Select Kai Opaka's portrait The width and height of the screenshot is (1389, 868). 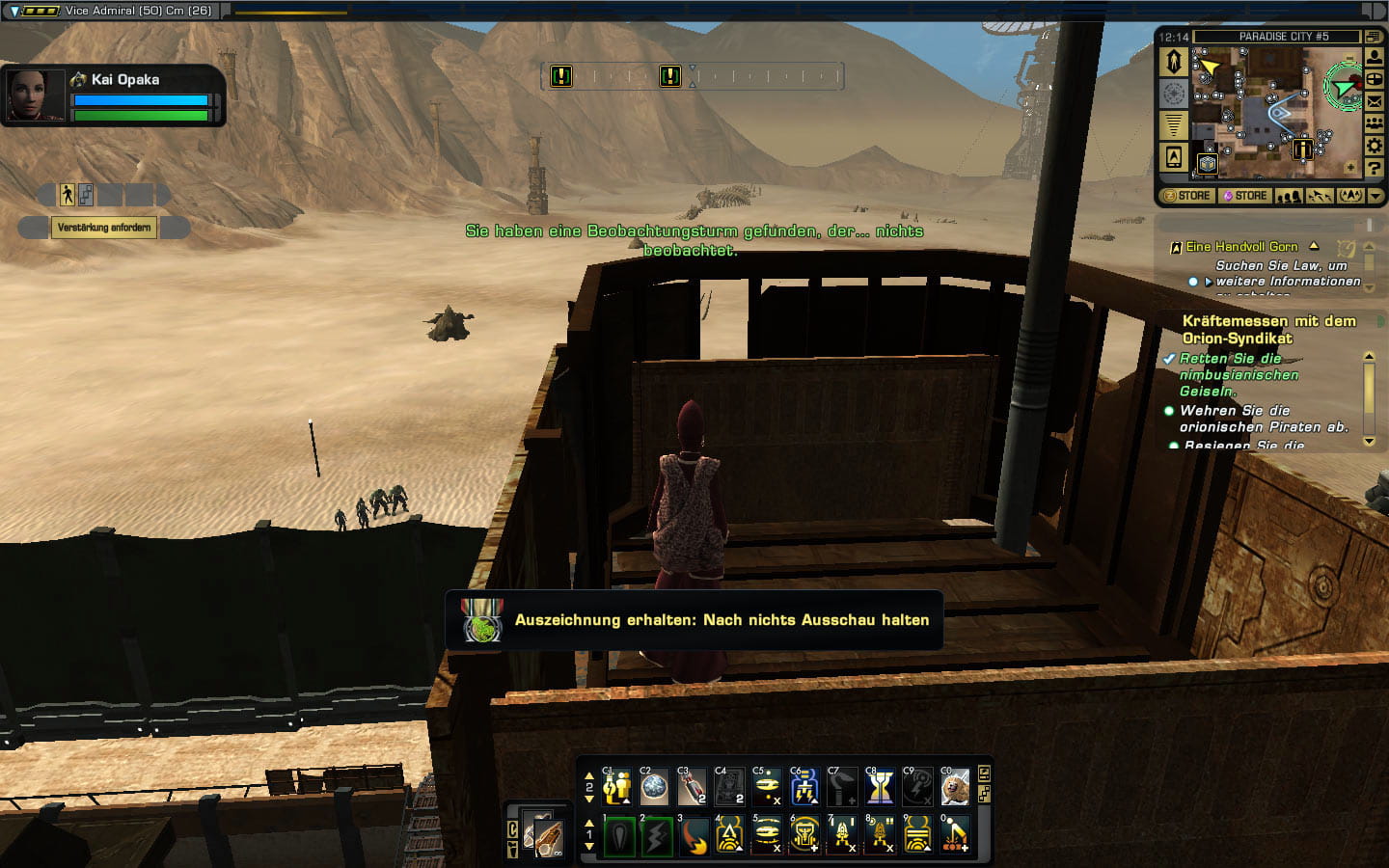pyautogui.click(x=36, y=95)
